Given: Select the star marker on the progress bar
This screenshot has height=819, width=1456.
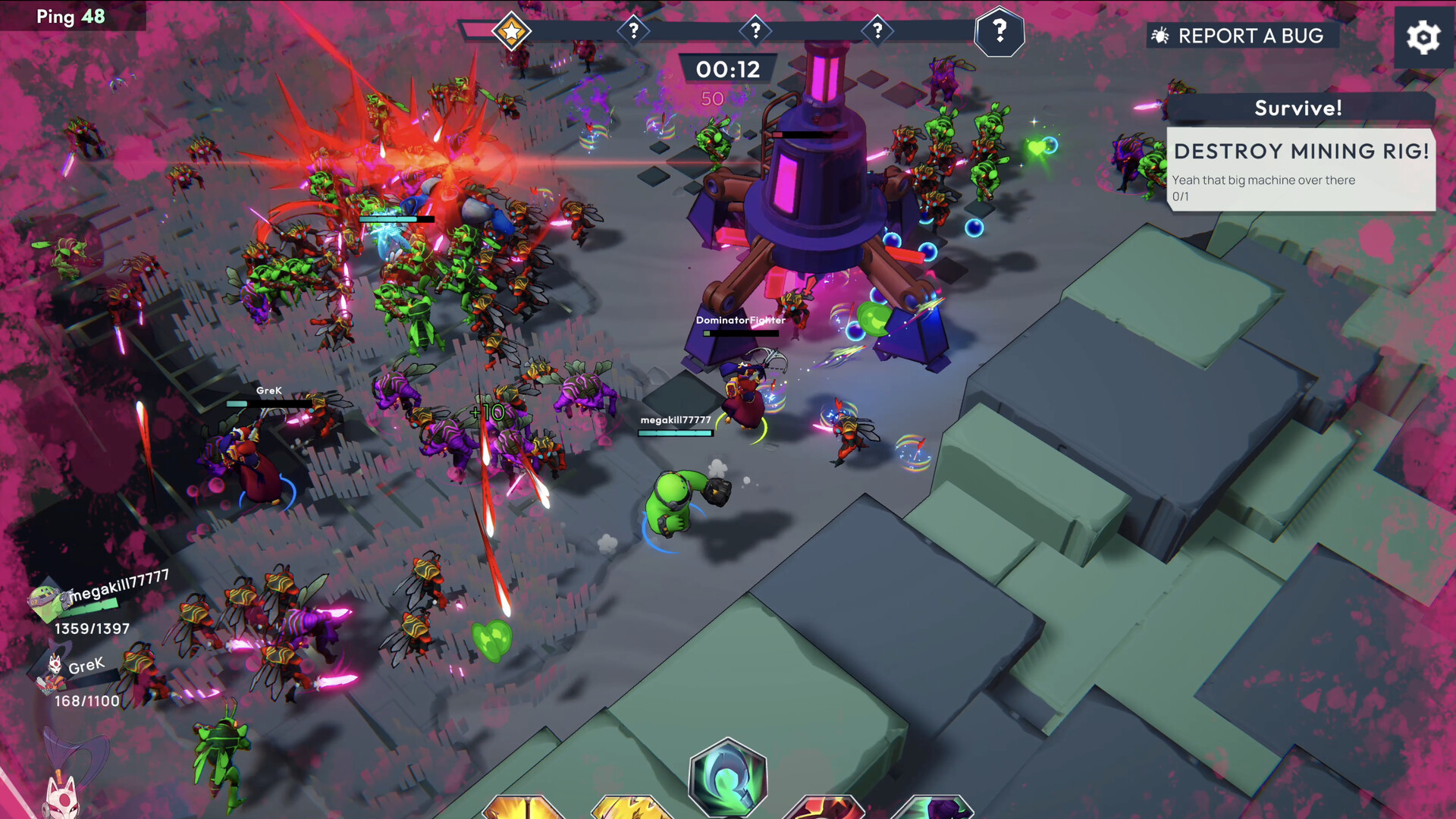Looking at the screenshot, I should tap(512, 31).
